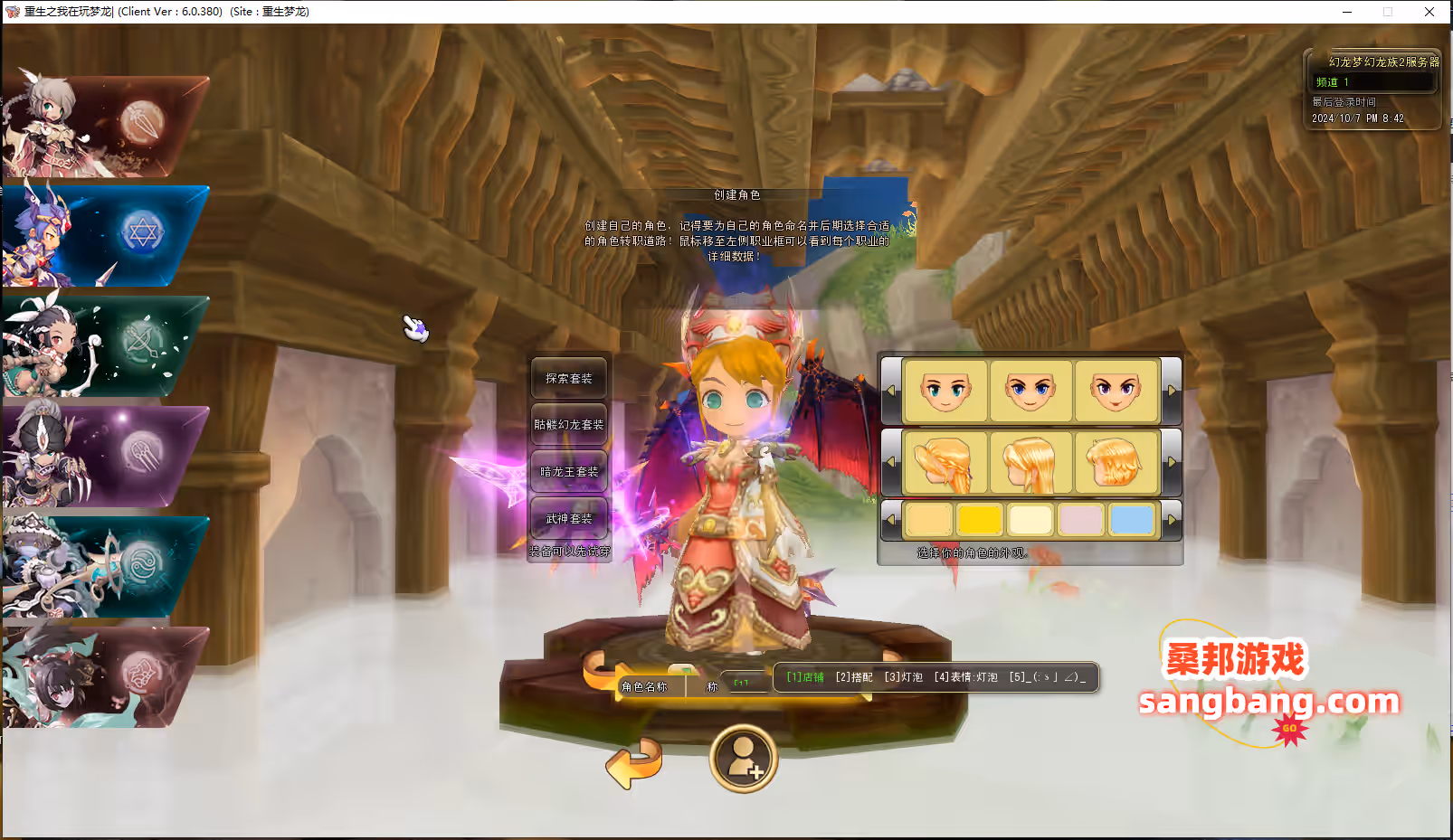Select the middle long blonde hairstyle
The image size is (1453, 840).
1030,462
